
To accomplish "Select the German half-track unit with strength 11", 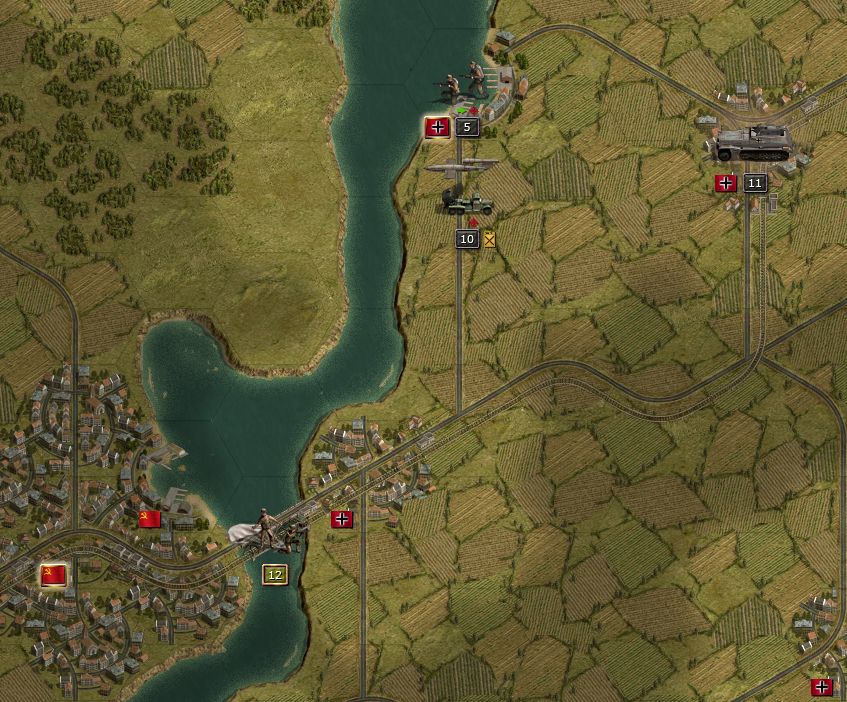I will coord(752,143).
